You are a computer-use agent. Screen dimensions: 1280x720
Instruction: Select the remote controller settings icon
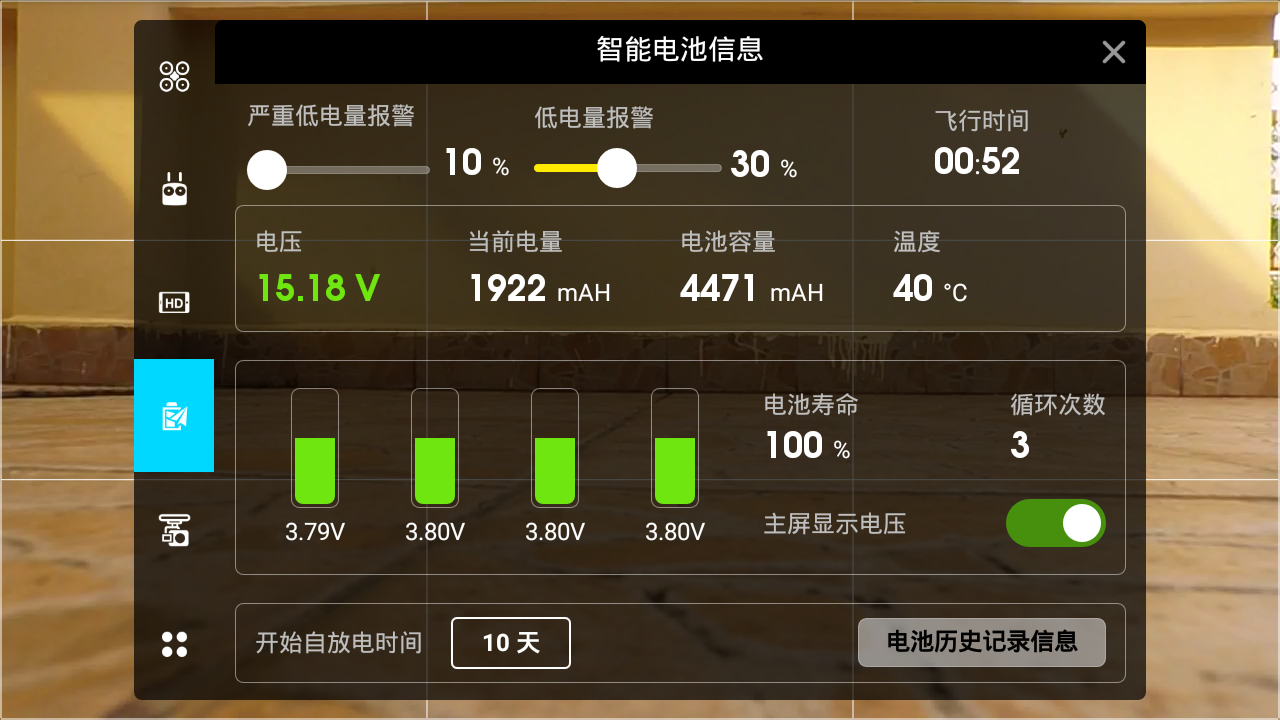(174, 188)
